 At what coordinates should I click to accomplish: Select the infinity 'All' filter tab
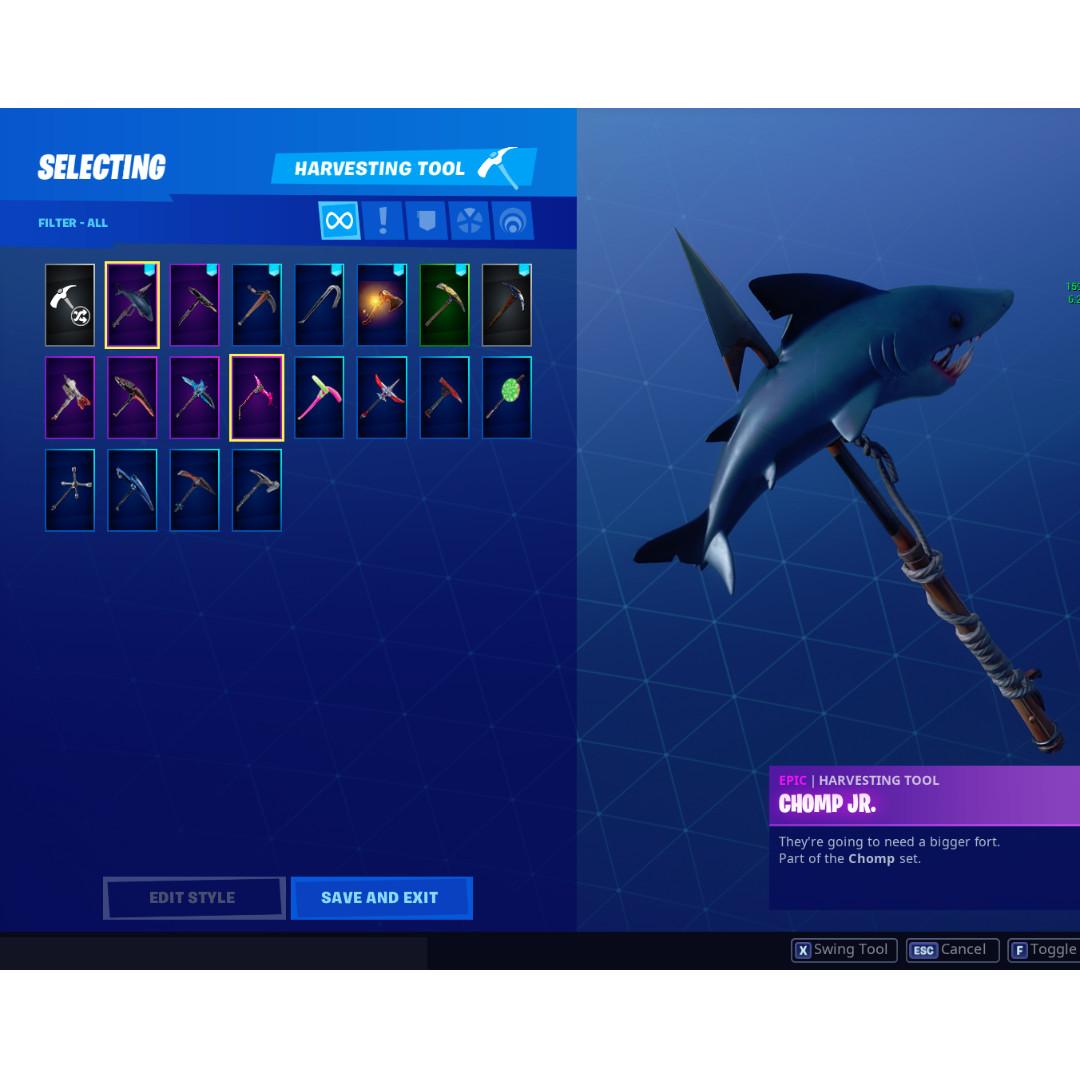(339, 220)
